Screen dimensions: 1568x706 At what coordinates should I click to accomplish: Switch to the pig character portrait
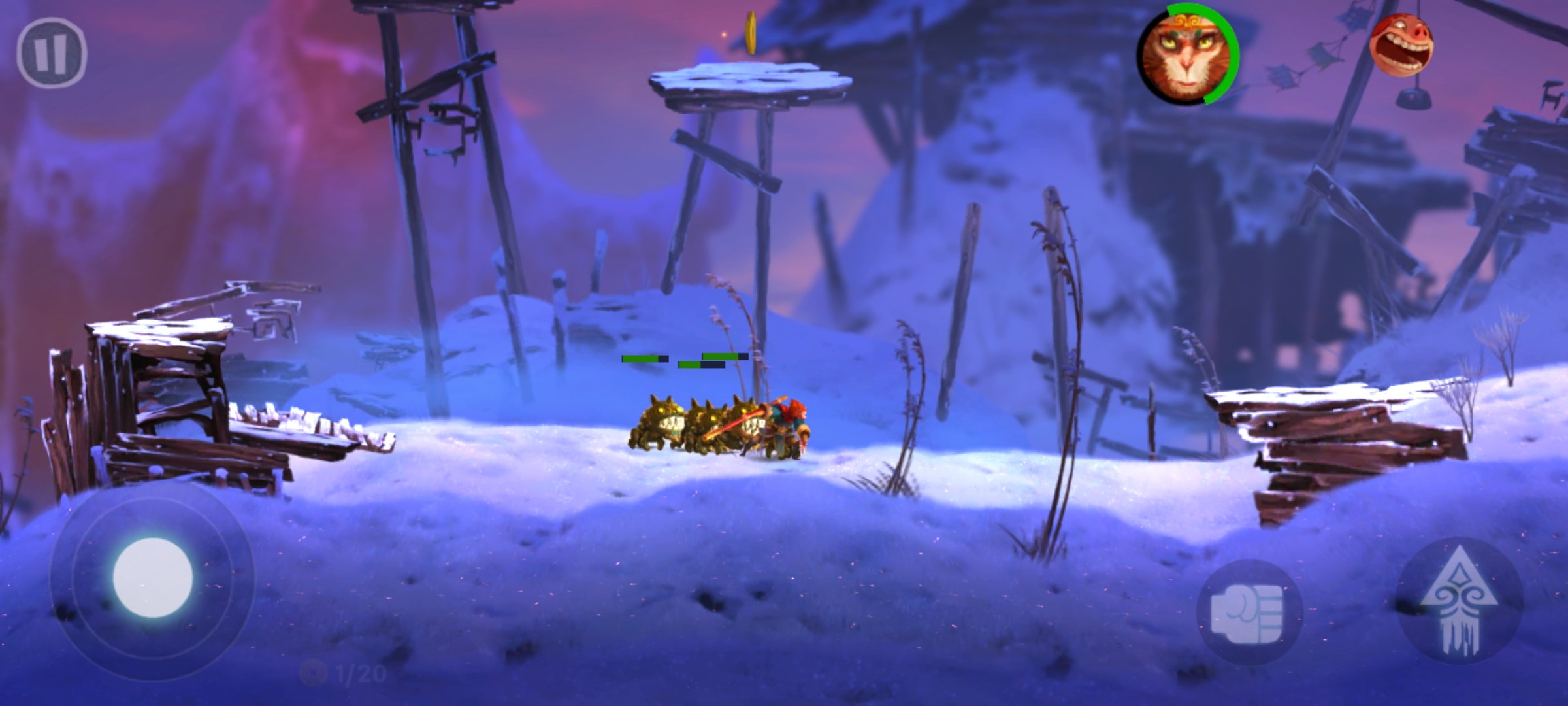click(x=1400, y=46)
